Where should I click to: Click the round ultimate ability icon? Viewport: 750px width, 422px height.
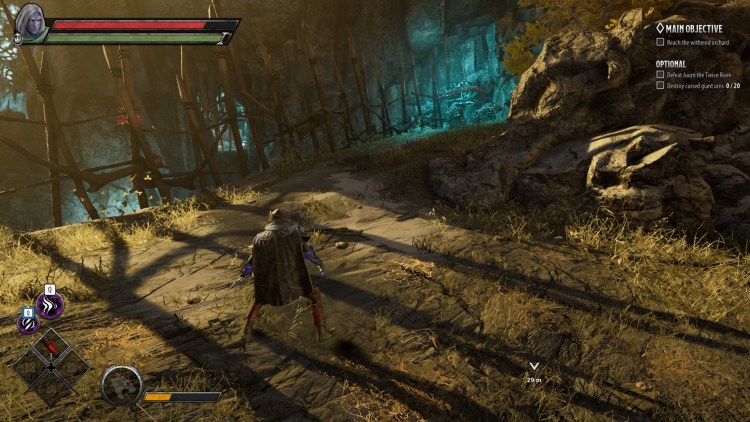122,384
